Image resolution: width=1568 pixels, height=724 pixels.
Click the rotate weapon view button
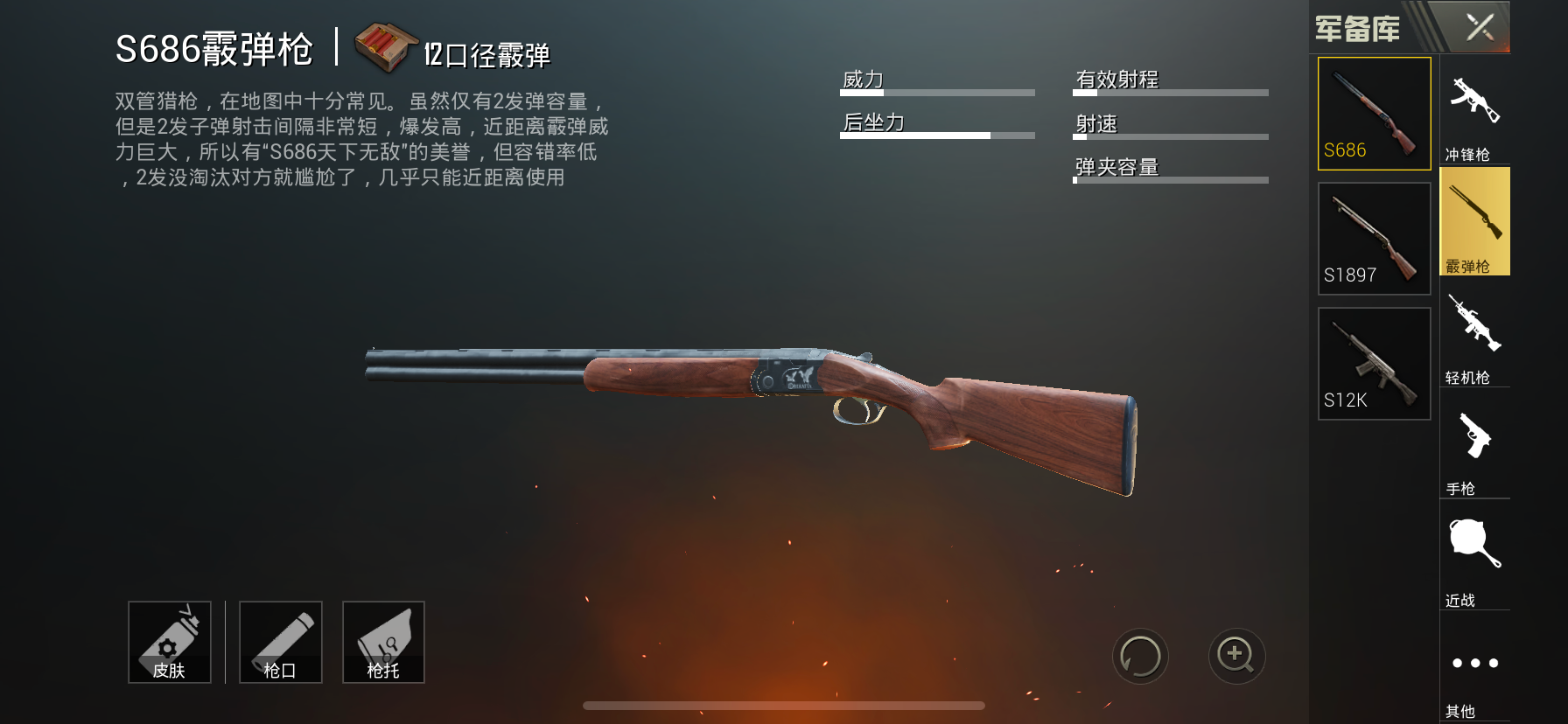point(1140,656)
